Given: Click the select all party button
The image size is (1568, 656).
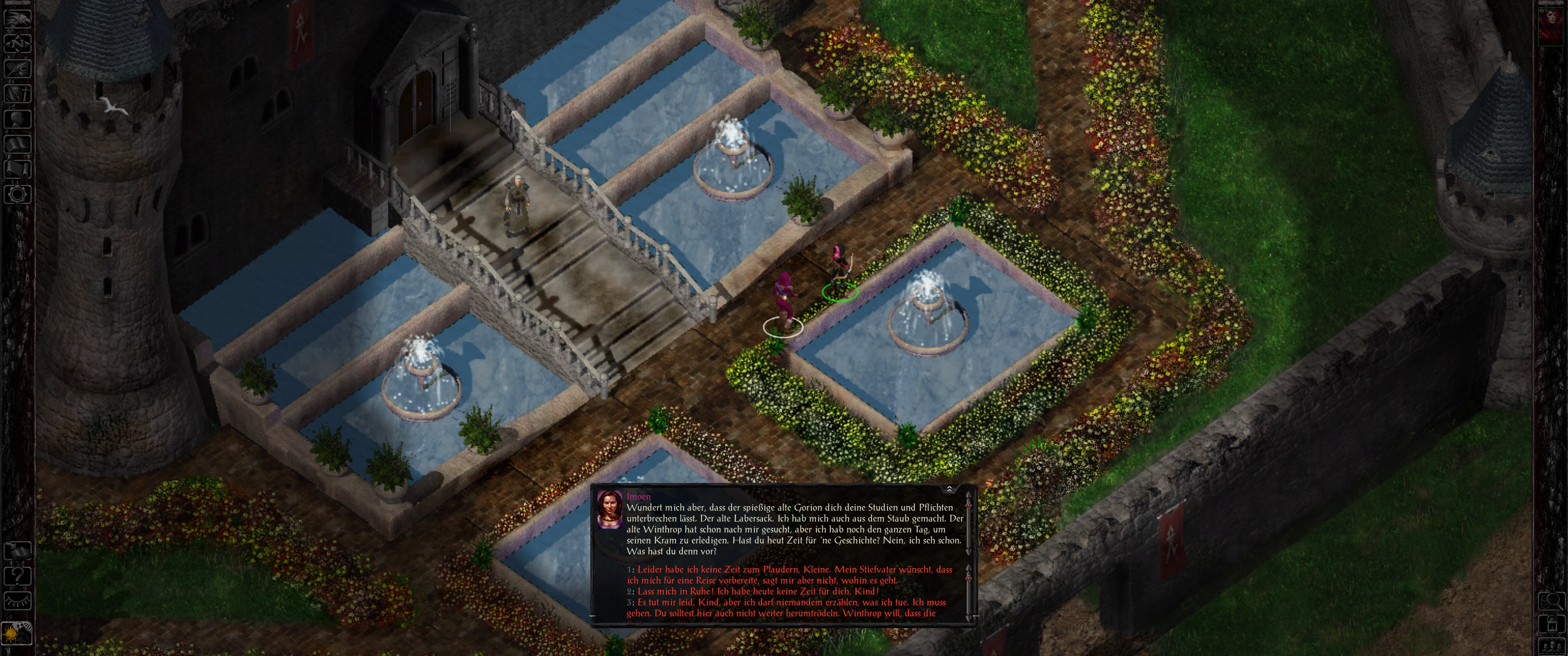Looking at the screenshot, I should pos(1552,646).
